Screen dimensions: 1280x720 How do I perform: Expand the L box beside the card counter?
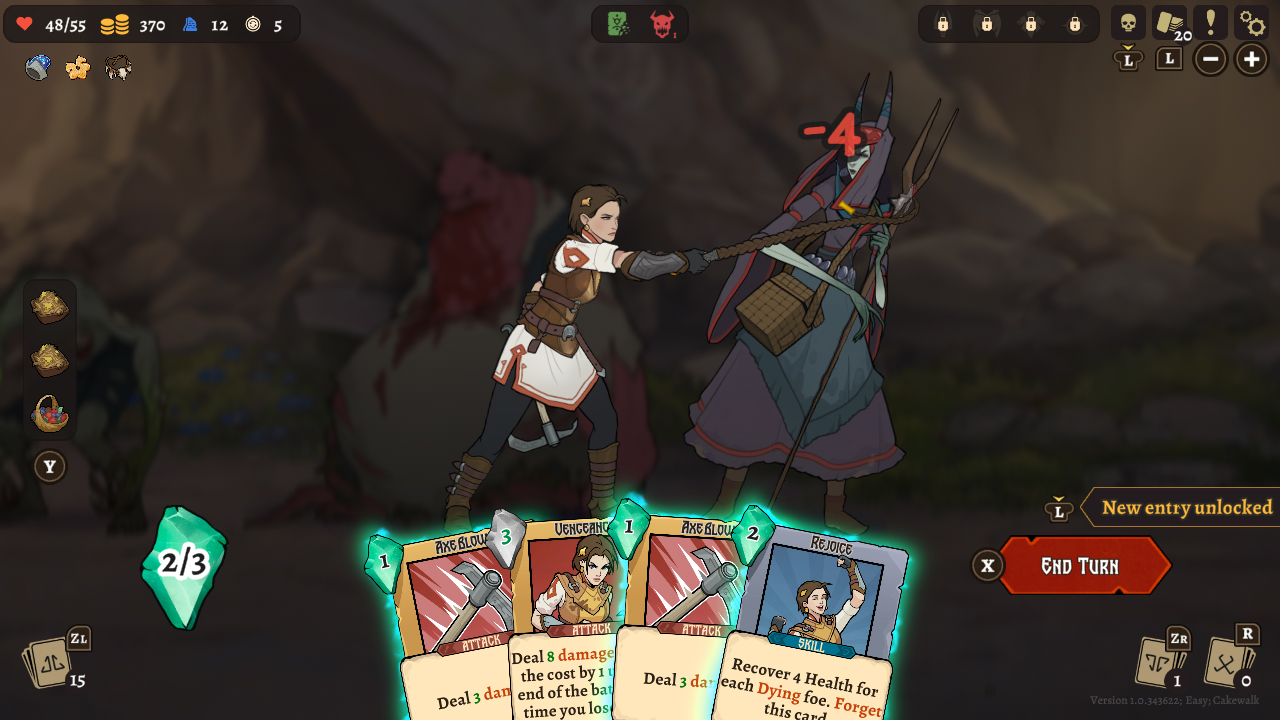[1168, 59]
